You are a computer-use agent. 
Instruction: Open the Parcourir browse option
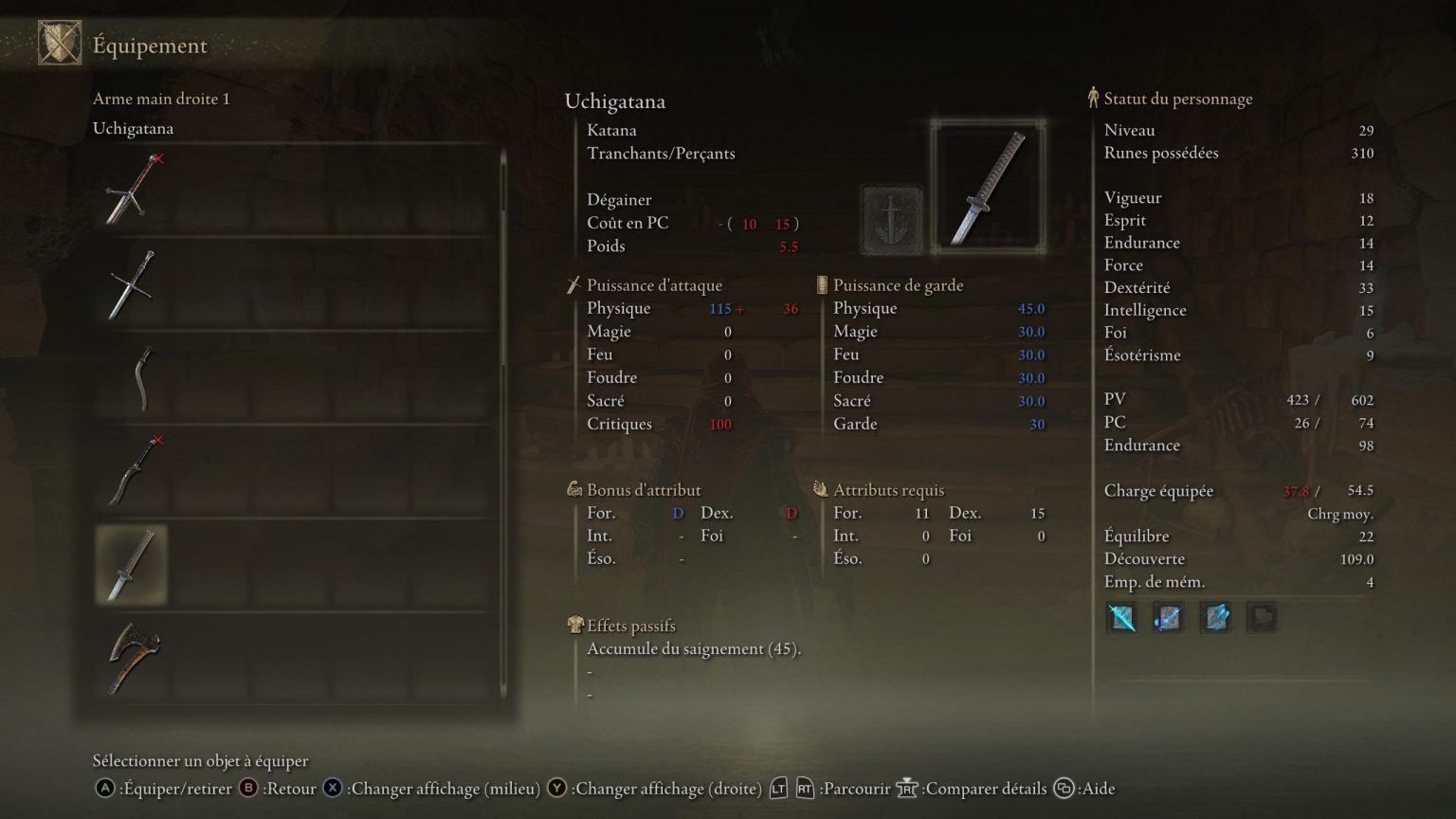point(854,788)
